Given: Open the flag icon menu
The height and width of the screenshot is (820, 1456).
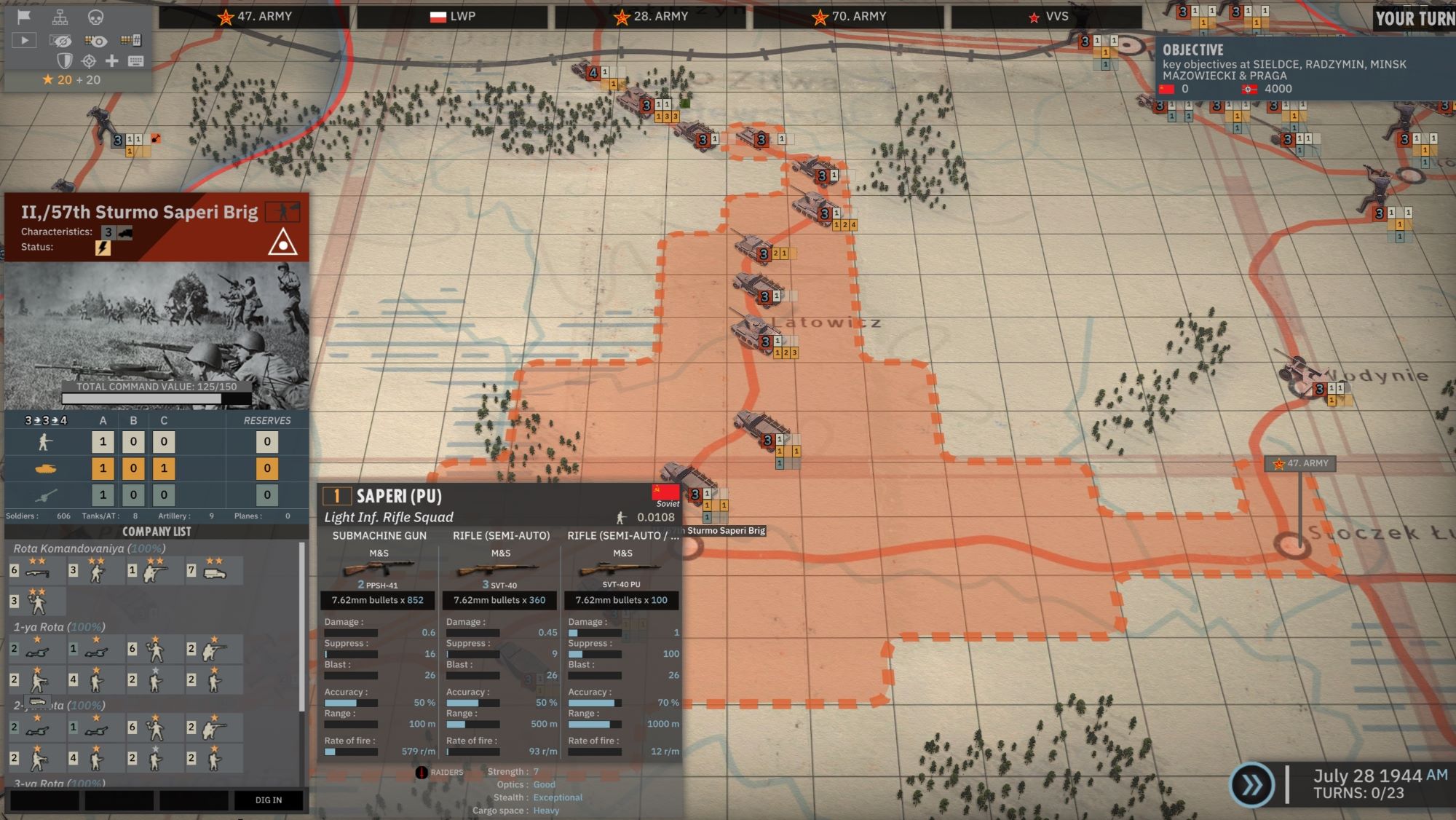Looking at the screenshot, I should [x=24, y=17].
